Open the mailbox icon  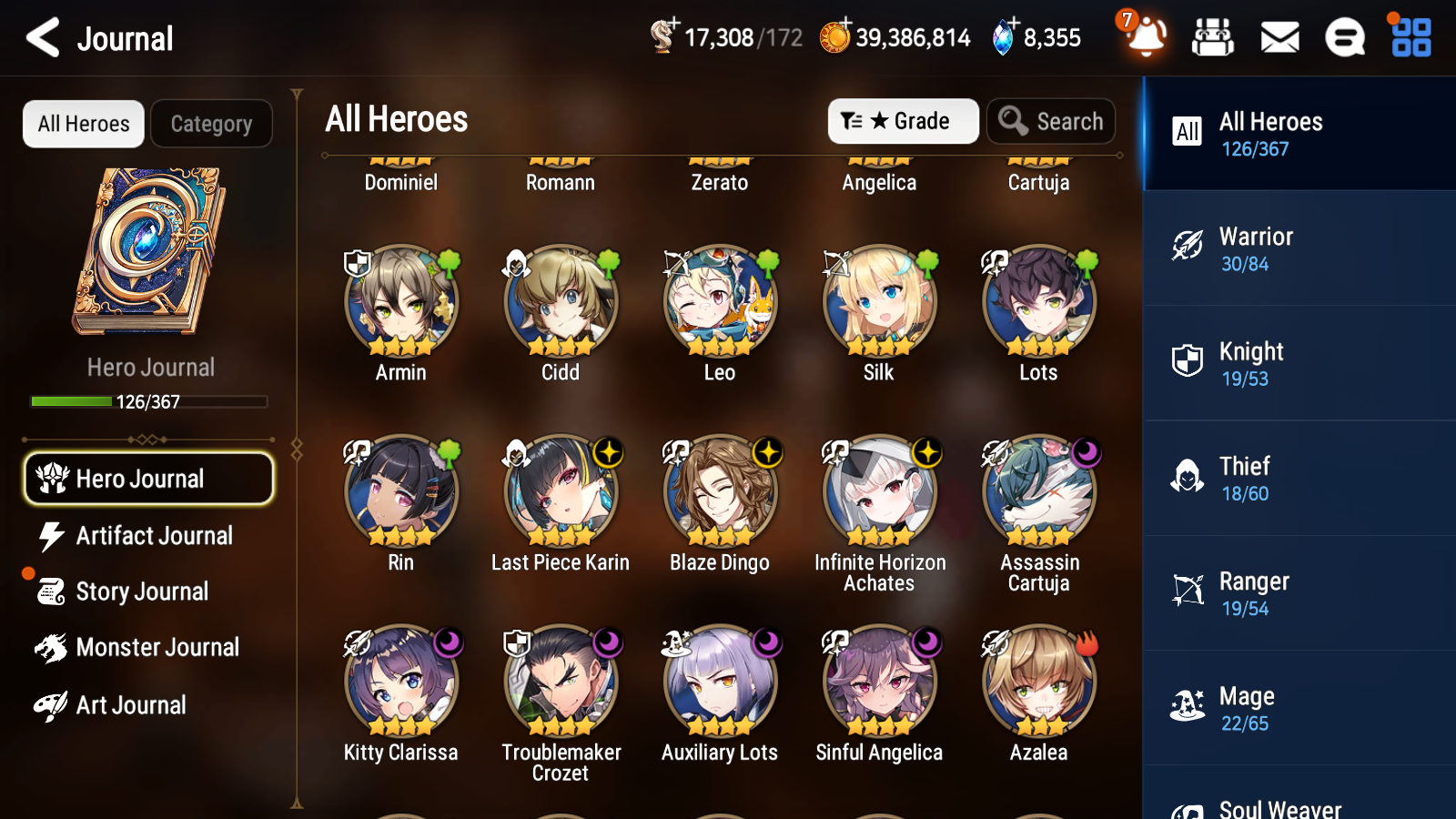coord(1279,38)
